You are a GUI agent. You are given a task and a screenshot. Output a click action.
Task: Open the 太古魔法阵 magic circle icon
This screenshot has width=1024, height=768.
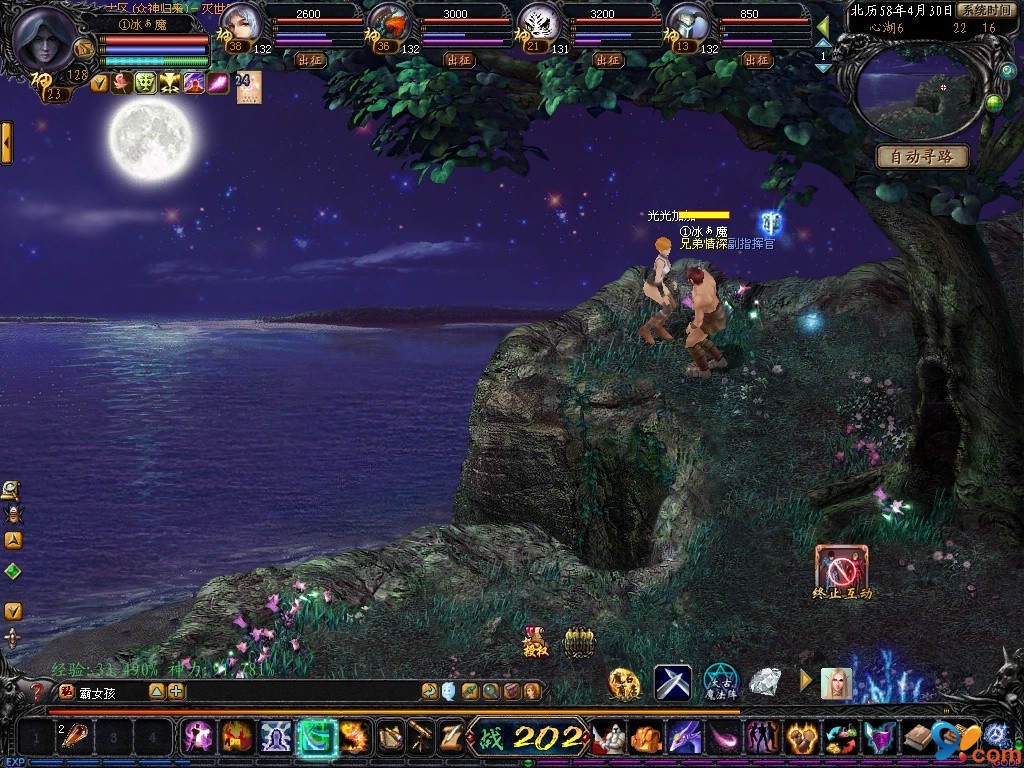point(720,682)
